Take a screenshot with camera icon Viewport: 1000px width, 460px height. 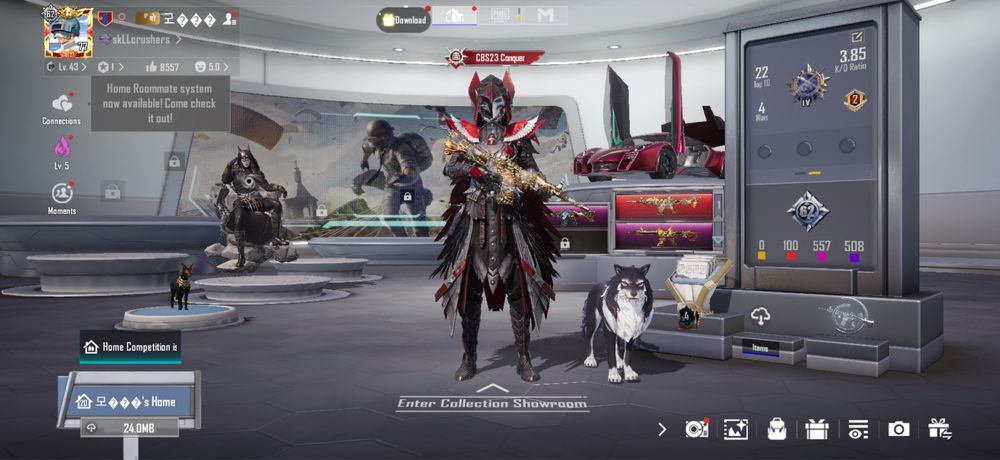(x=898, y=429)
